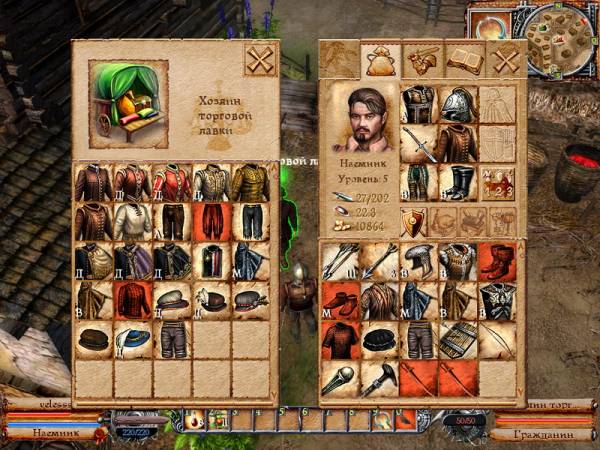Open the open-book journal tab

465,60
